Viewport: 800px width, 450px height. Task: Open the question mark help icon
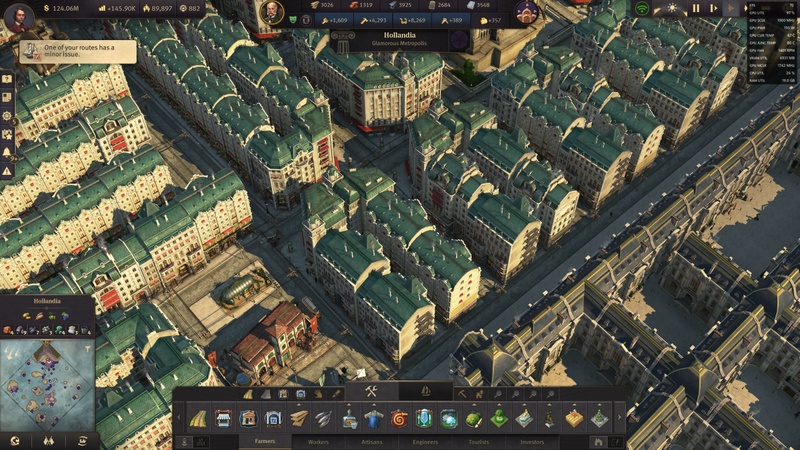[7, 78]
